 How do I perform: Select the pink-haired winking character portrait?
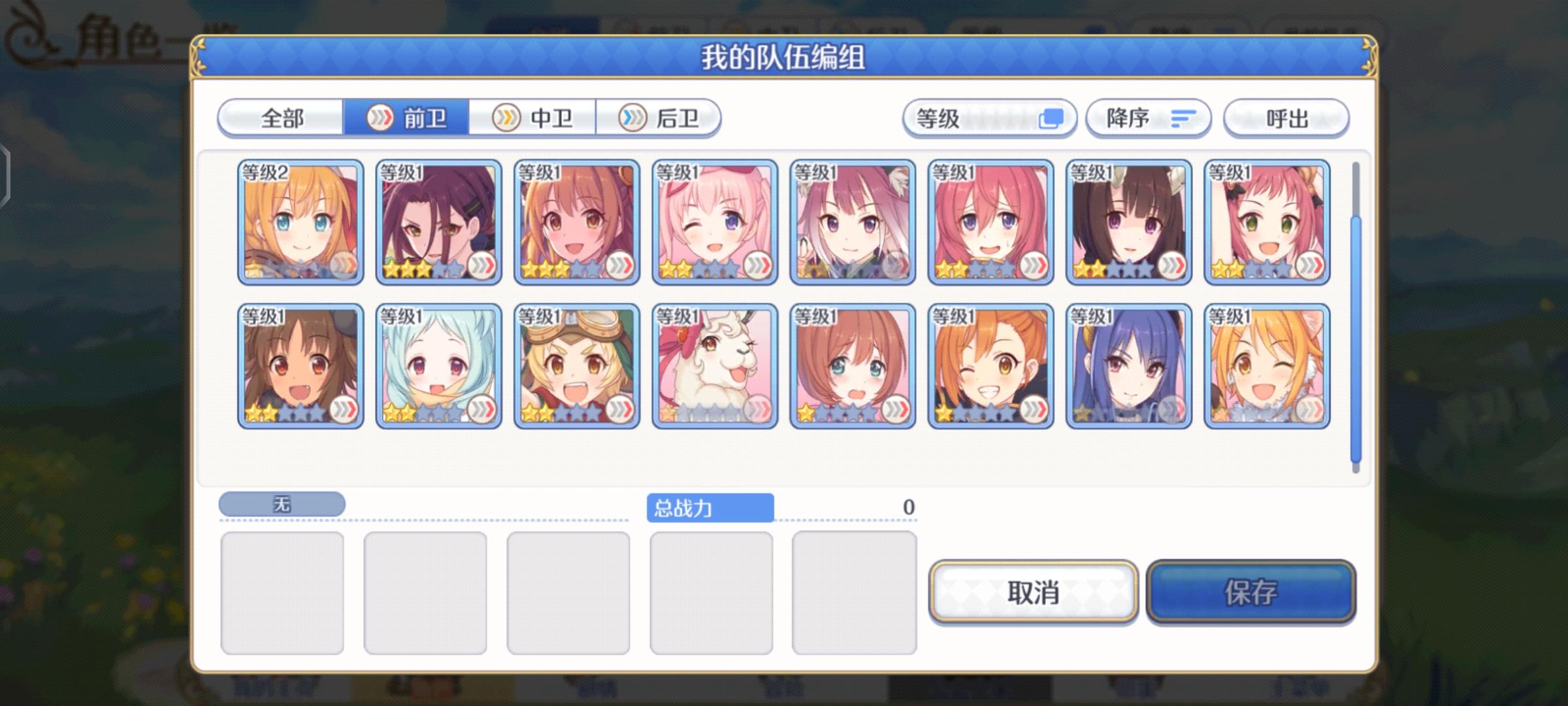(x=714, y=222)
